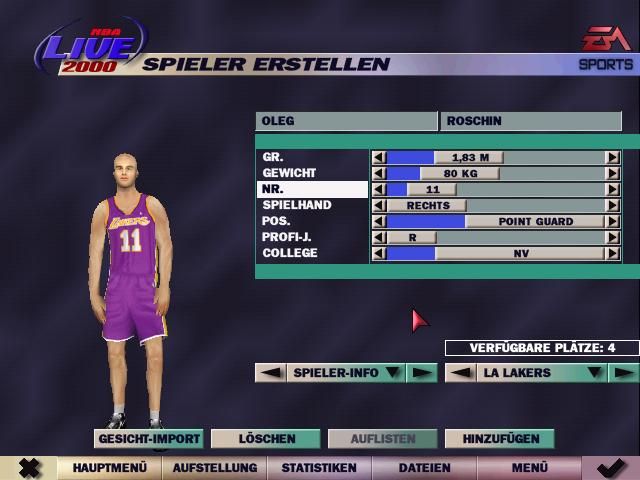The width and height of the screenshot is (640, 480).
Task: Add the player with HINZUFÜGEN
Action: pyautogui.click(x=500, y=438)
